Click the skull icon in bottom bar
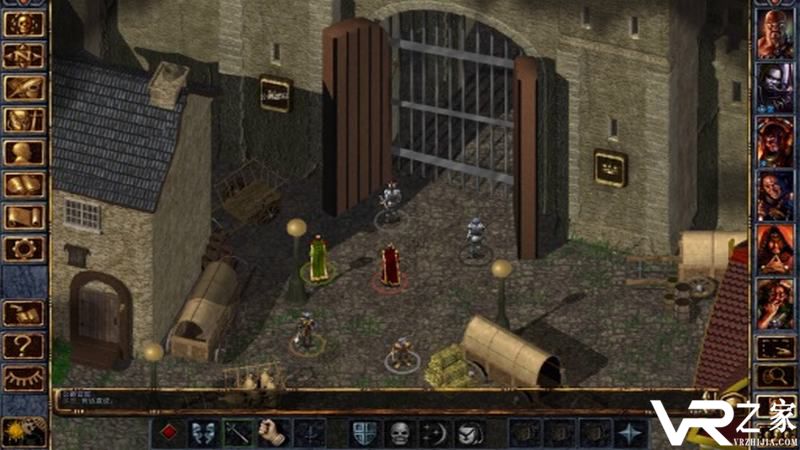Image resolution: width=800 pixels, height=450 pixels. click(x=399, y=433)
